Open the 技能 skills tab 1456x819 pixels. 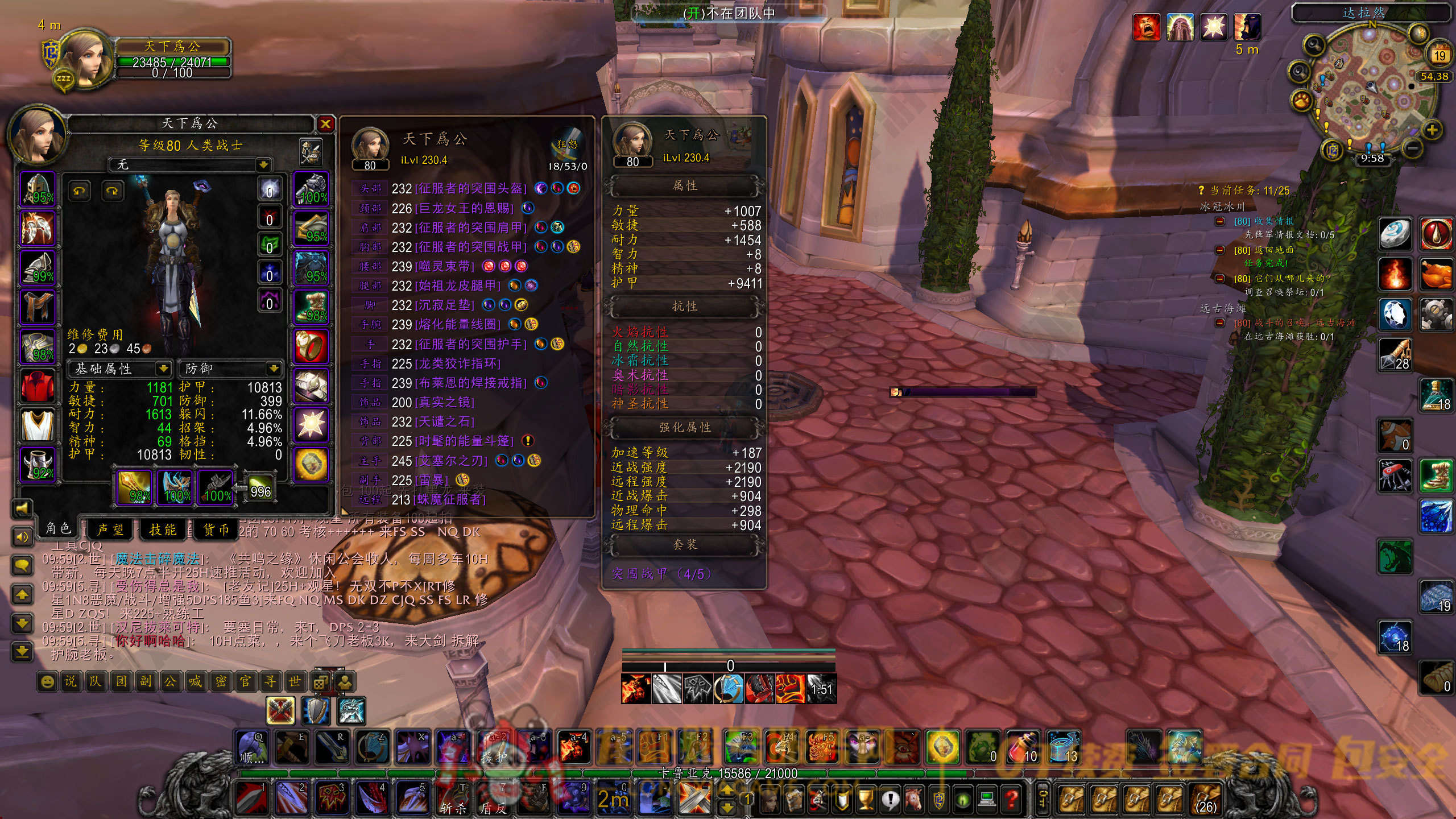coord(163,530)
